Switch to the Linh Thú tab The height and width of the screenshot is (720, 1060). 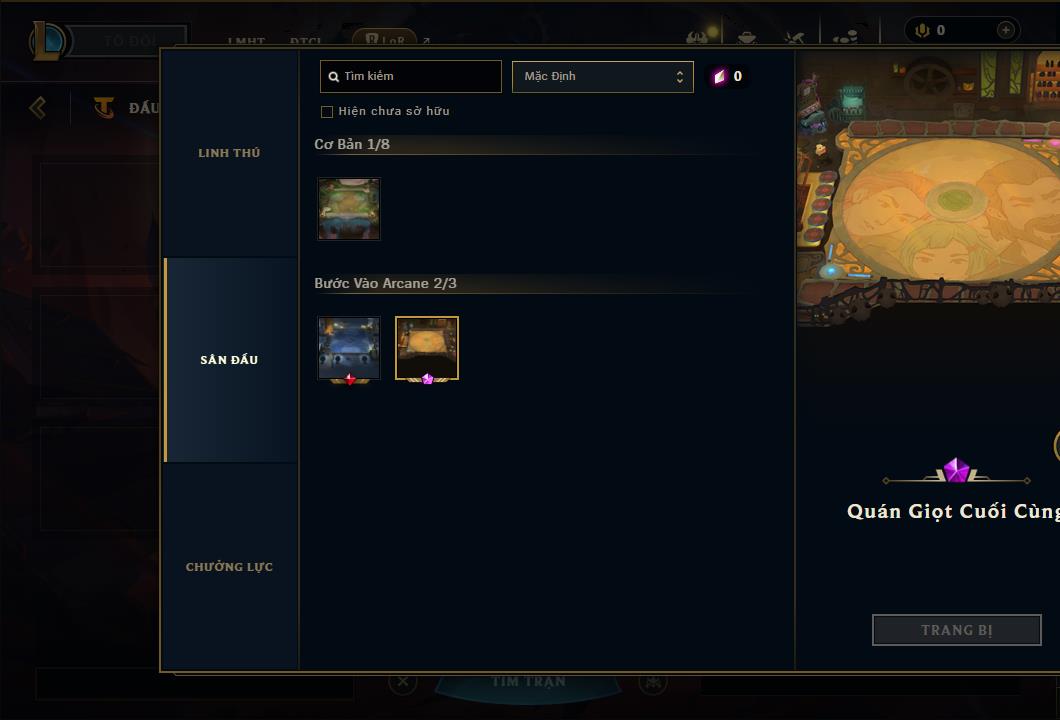[229, 153]
